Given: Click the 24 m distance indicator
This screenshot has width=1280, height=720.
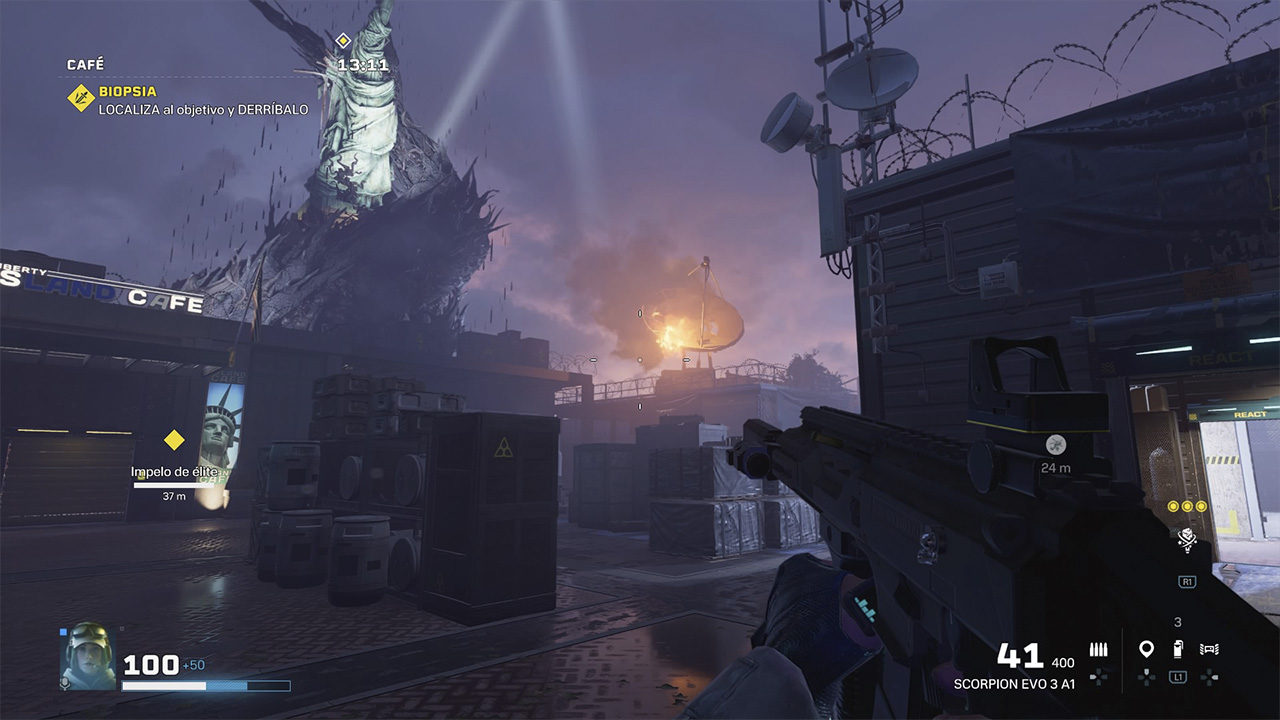Looking at the screenshot, I should (x=1059, y=465).
